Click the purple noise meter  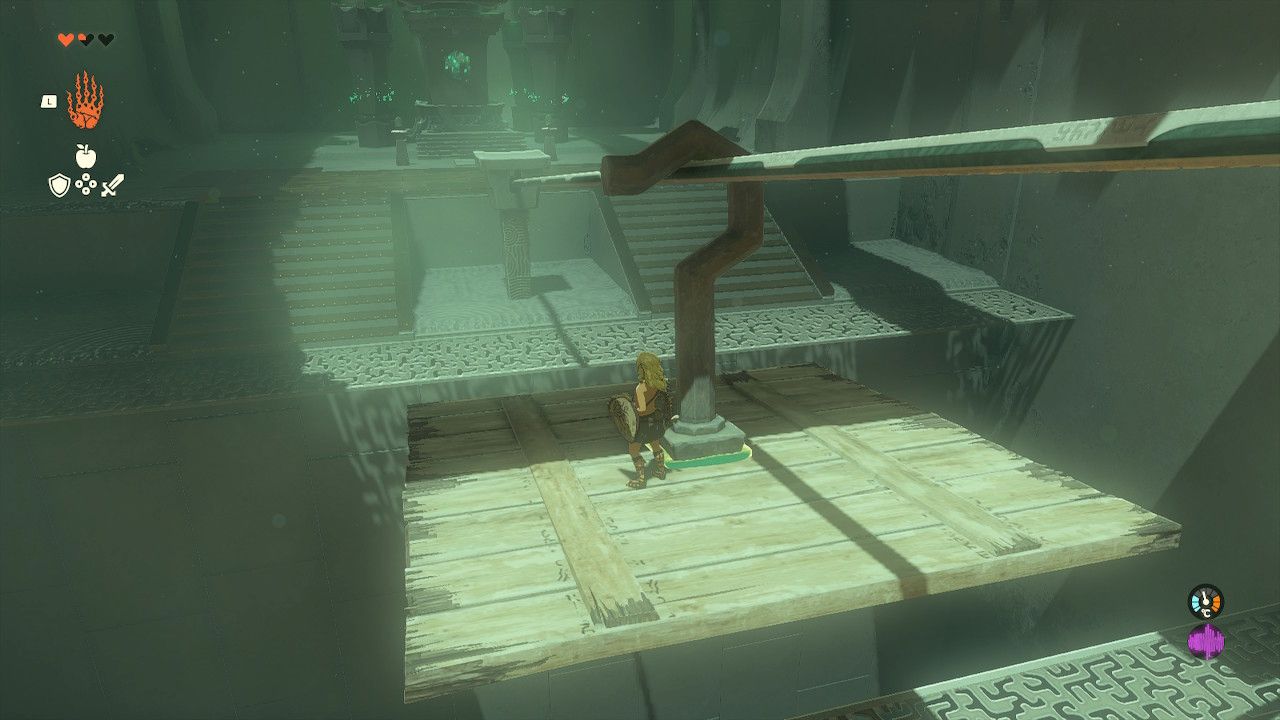[1206, 640]
